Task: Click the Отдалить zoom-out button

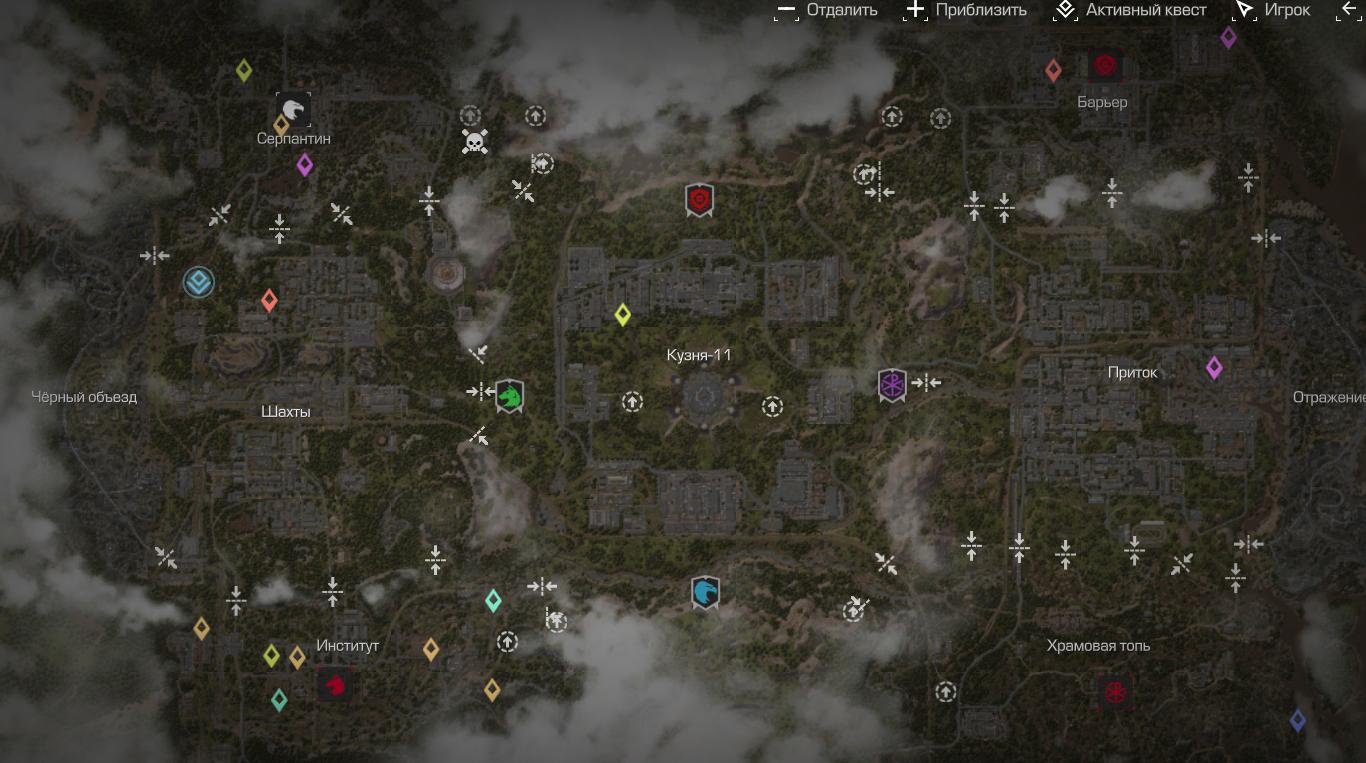Action: click(827, 11)
